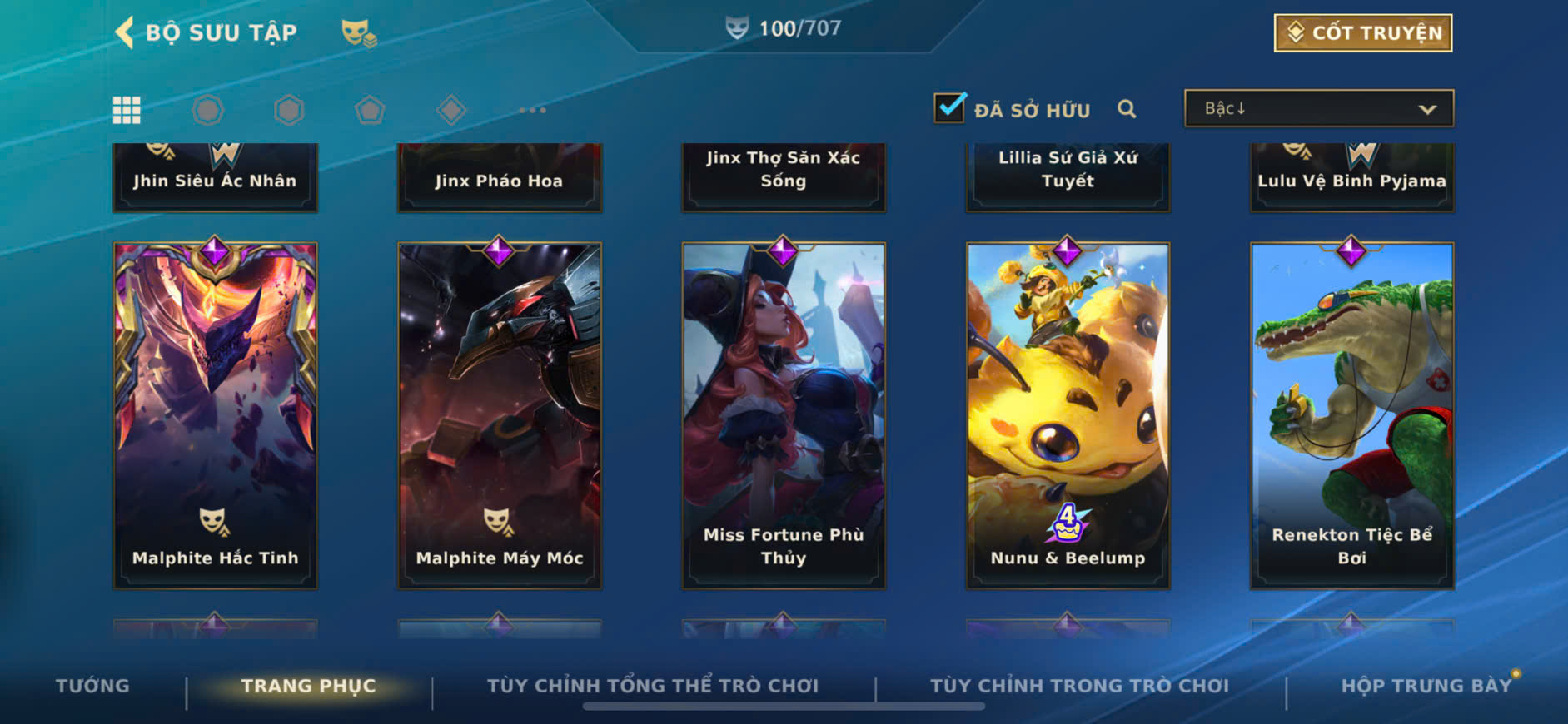Switch to Tùy Chỉnh Tổng Thể Trò Chơi tab
Viewport: 1568px width, 724px height.
[x=653, y=686]
